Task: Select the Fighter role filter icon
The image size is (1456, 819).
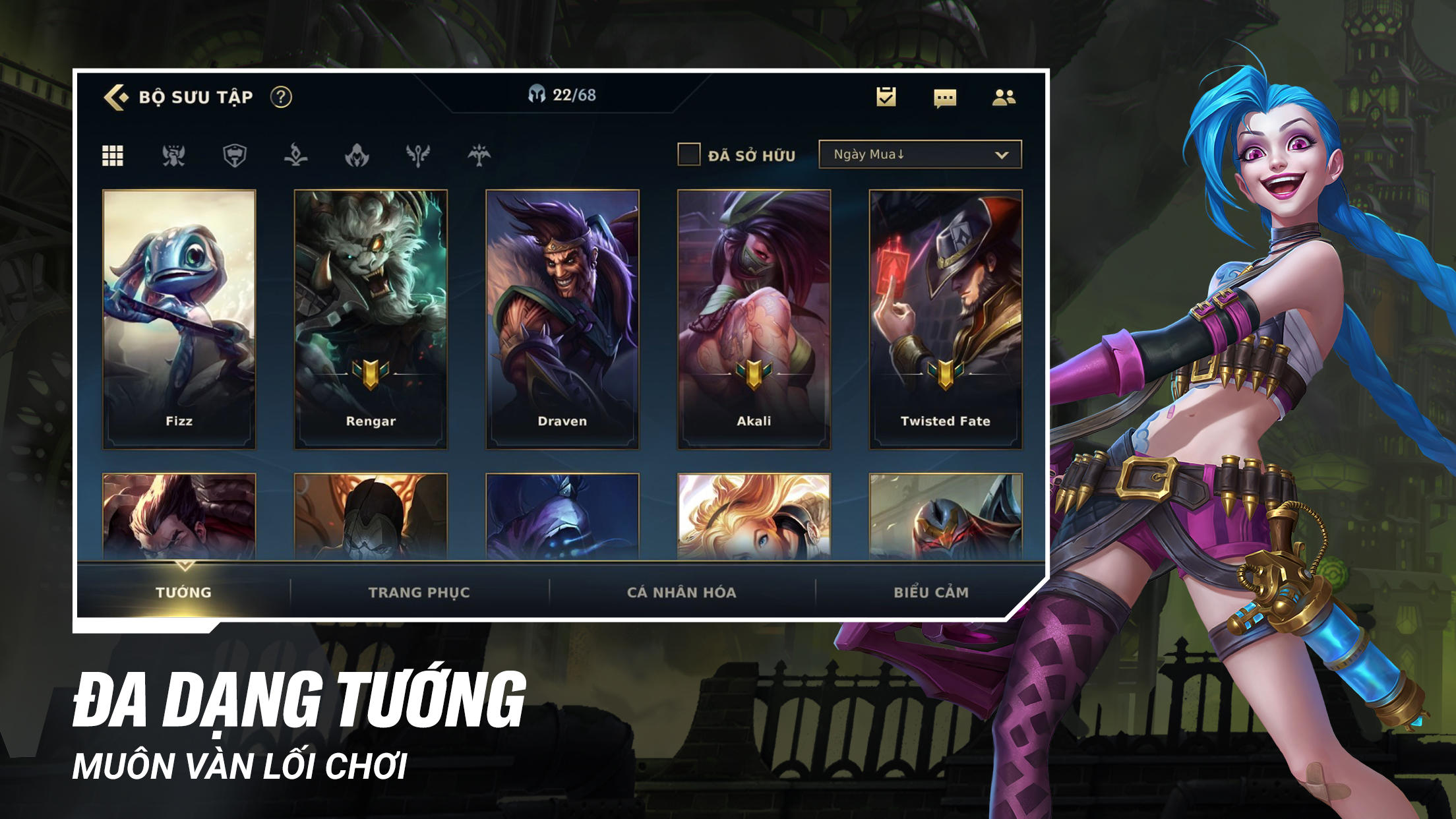Action: [173, 156]
